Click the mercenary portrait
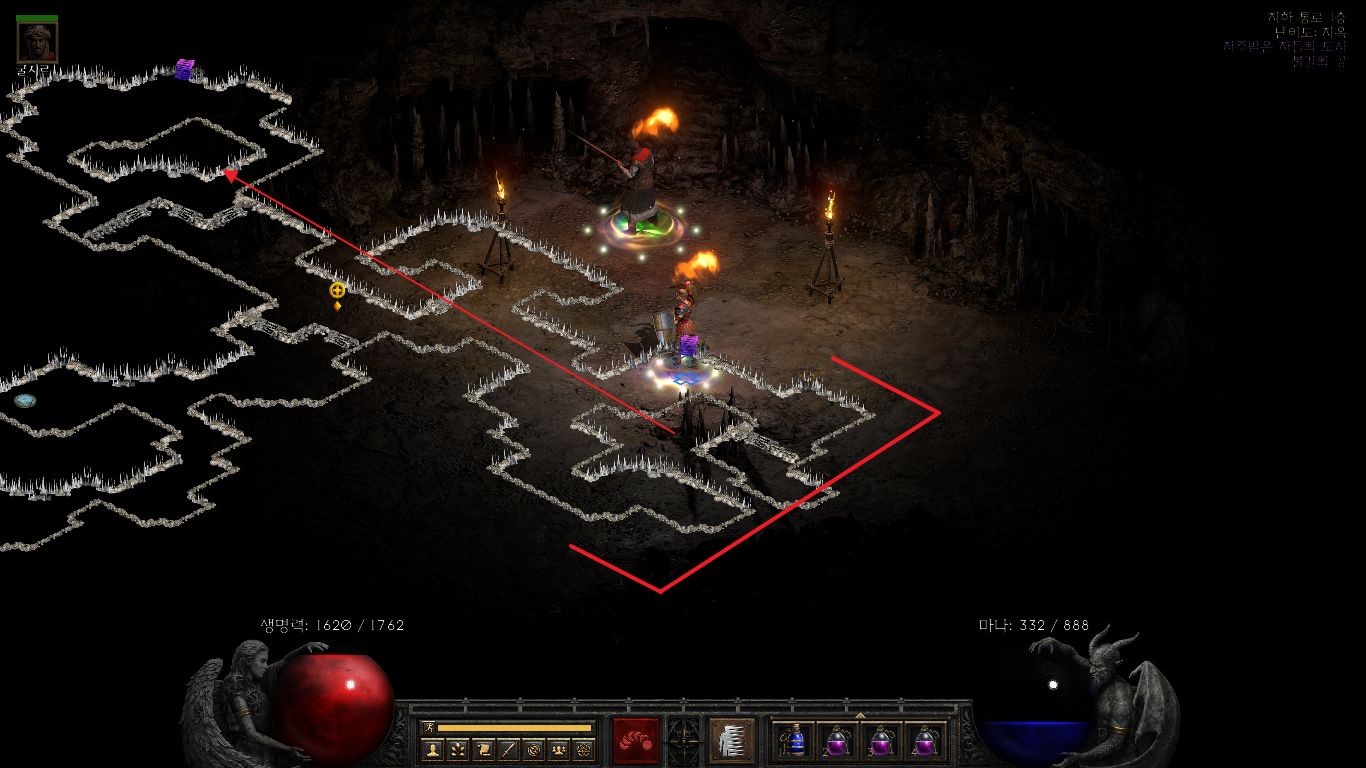Screen dimensions: 1366x768 click(37, 42)
